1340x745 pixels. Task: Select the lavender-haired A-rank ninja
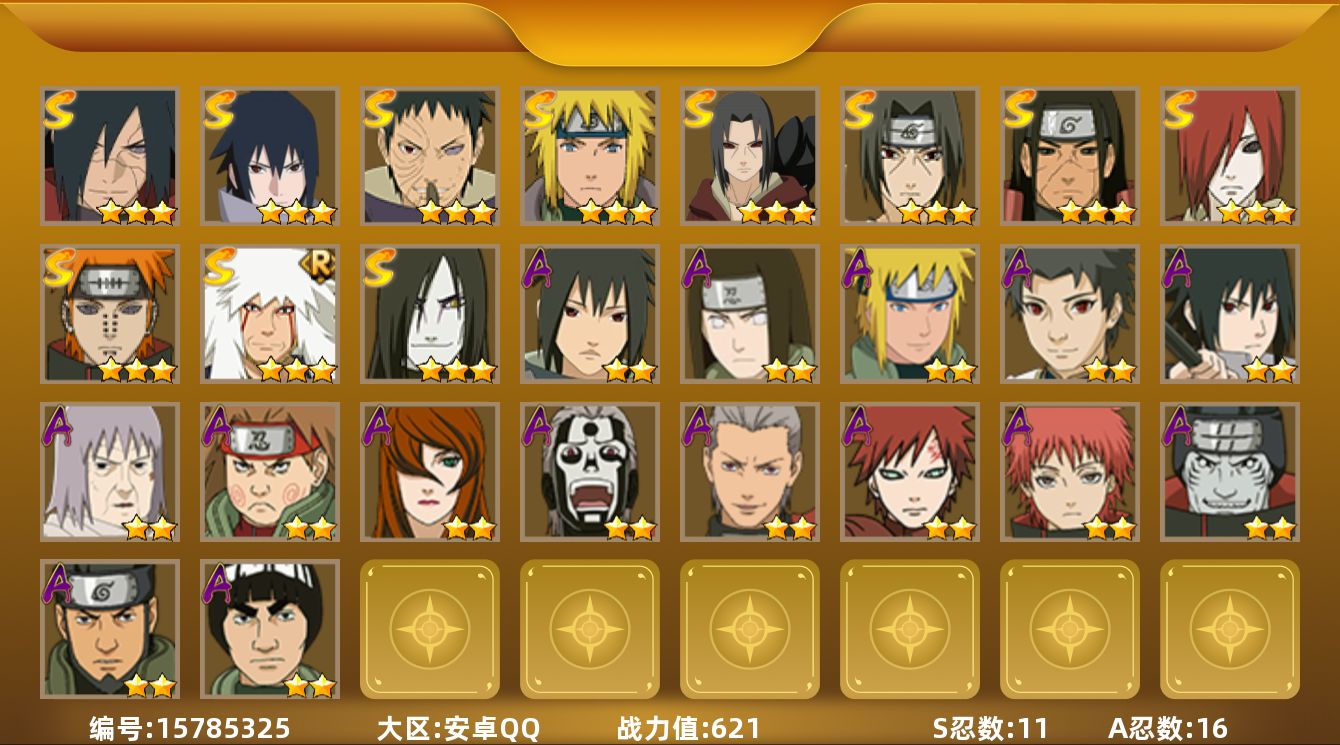(x=110, y=472)
